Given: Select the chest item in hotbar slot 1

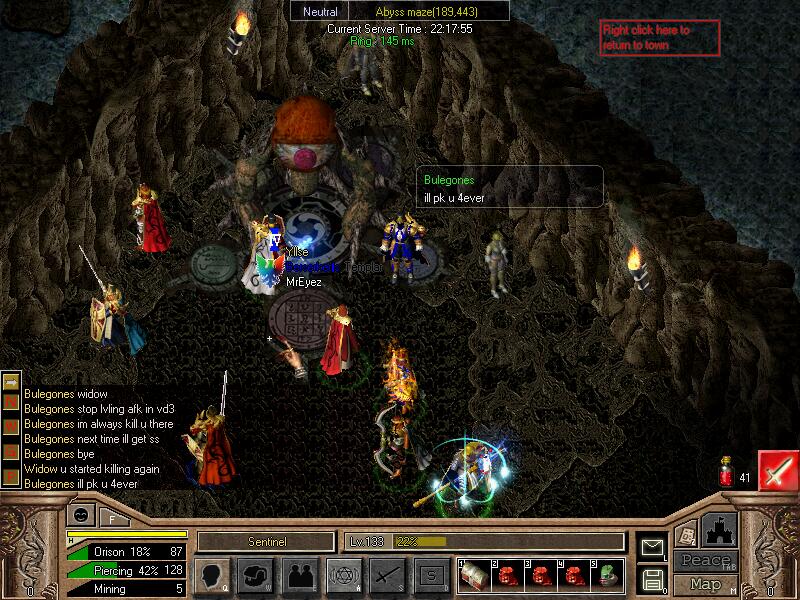Looking at the screenshot, I should point(473,574).
